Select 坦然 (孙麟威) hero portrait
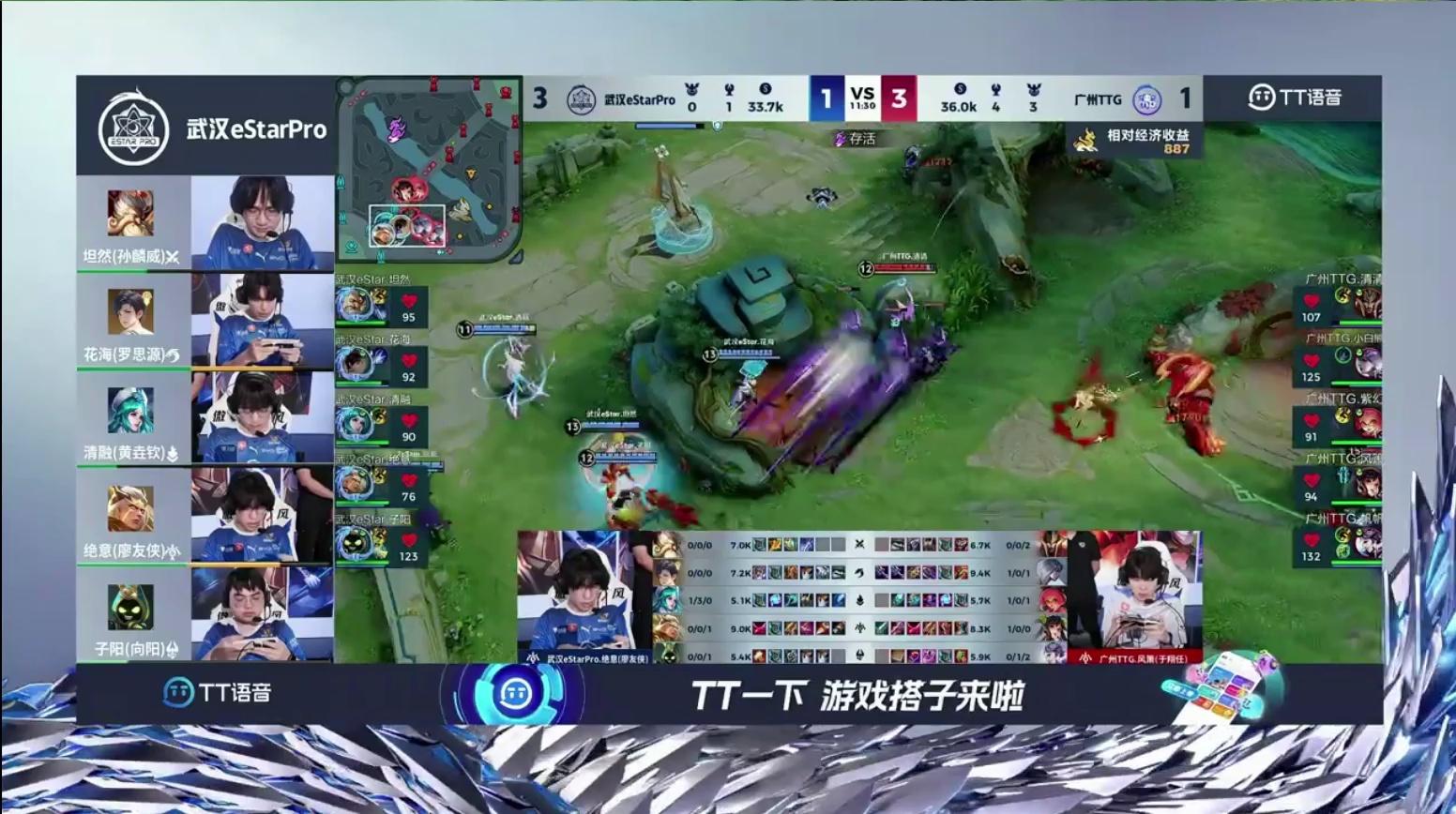This screenshot has width=1456, height=814. pos(130,213)
